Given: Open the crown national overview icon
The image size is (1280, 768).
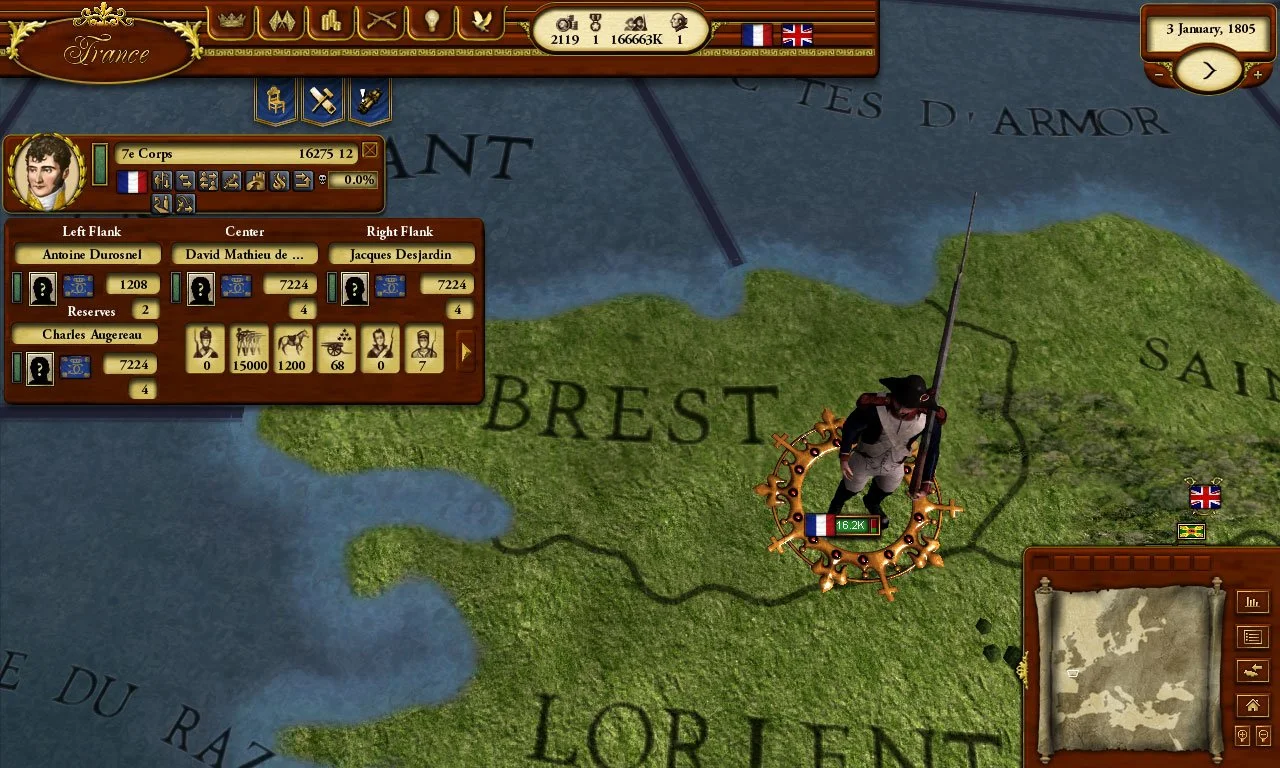Looking at the screenshot, I should pos(232,22).
